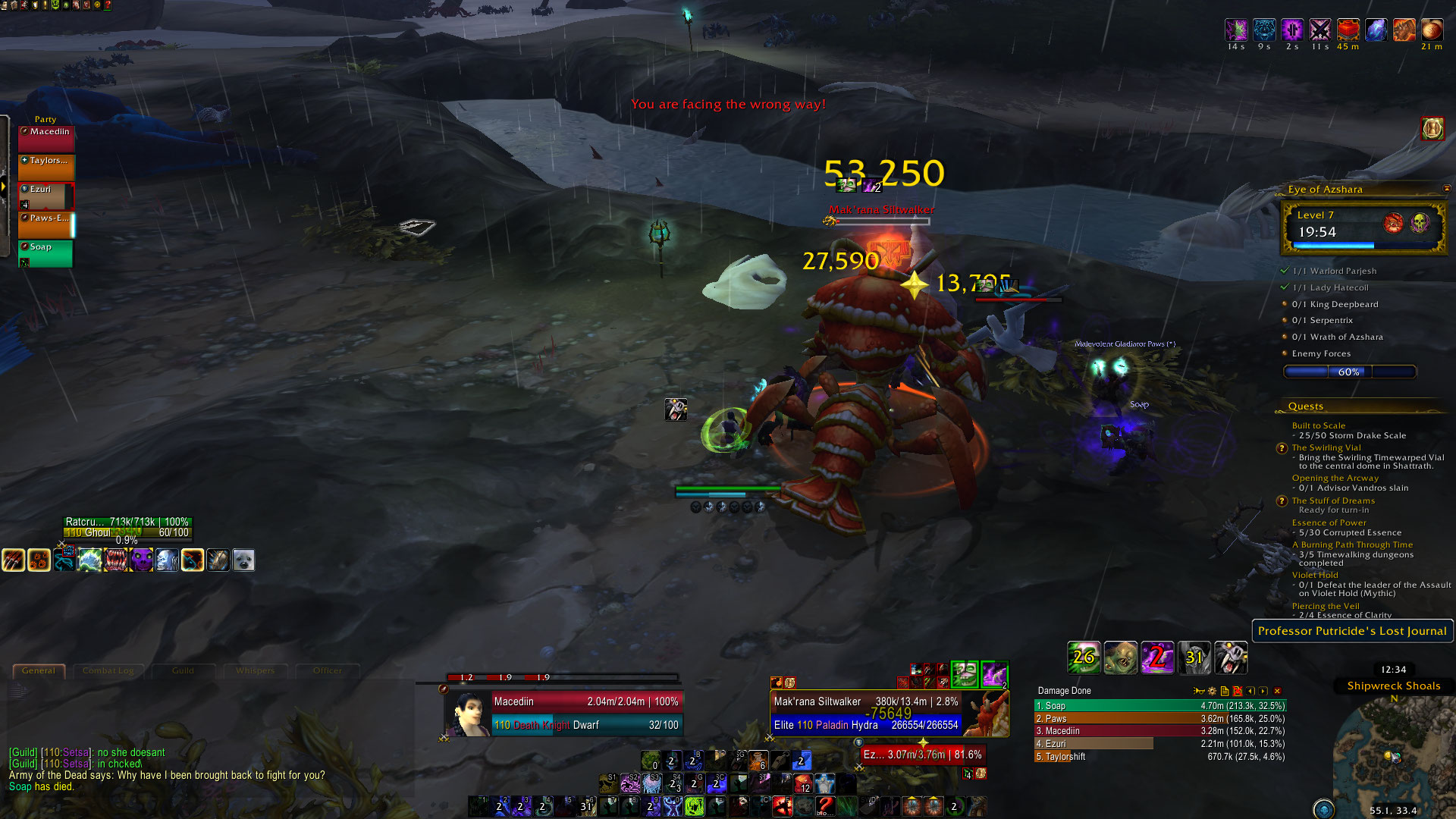The width and height of the screenshot is (1456, 819).
Task: Select the General chat tab
Action: pyautogui.click(x=39, y=670)
